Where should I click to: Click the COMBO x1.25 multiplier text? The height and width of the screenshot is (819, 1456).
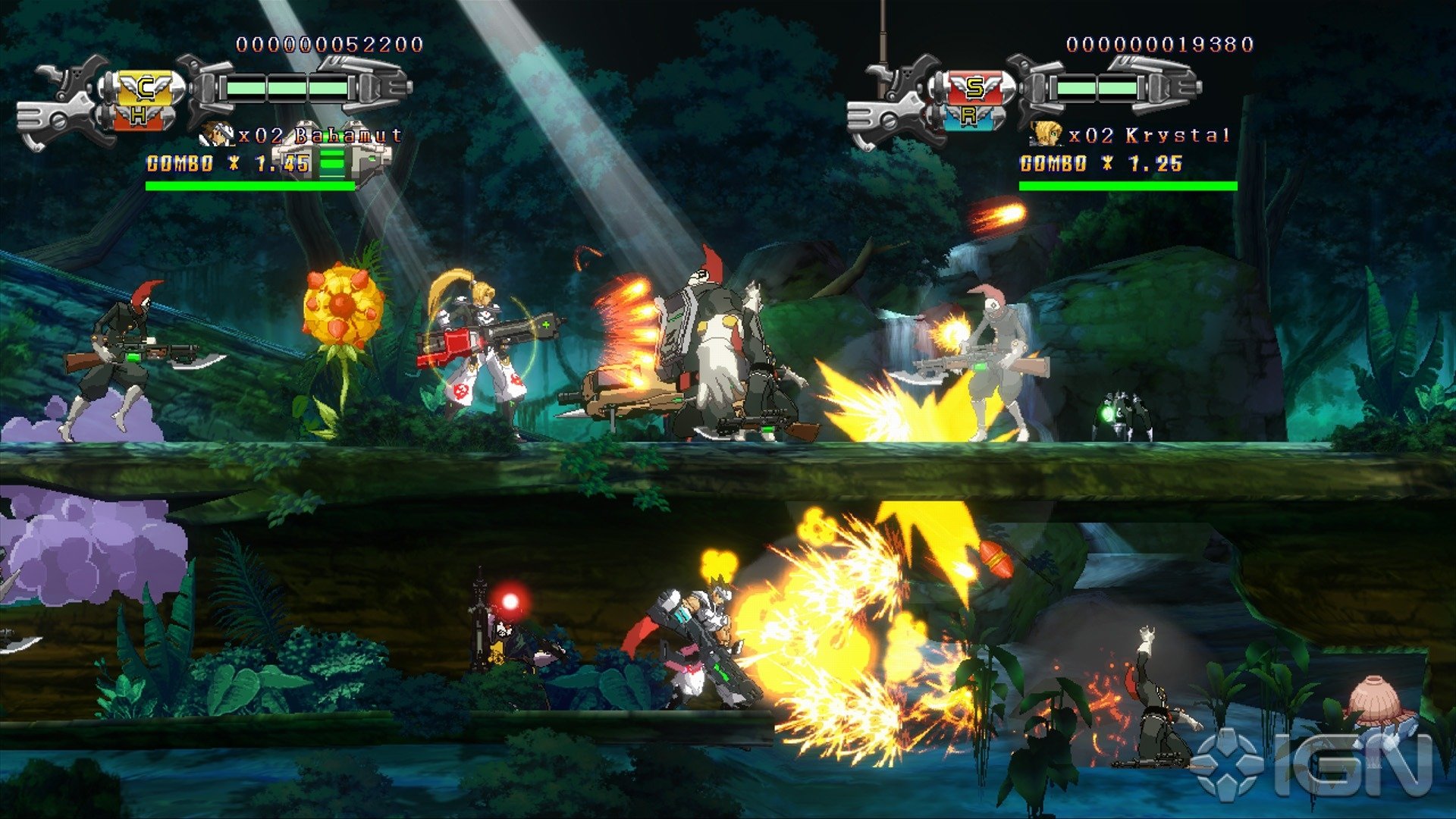pos(1100,162)
